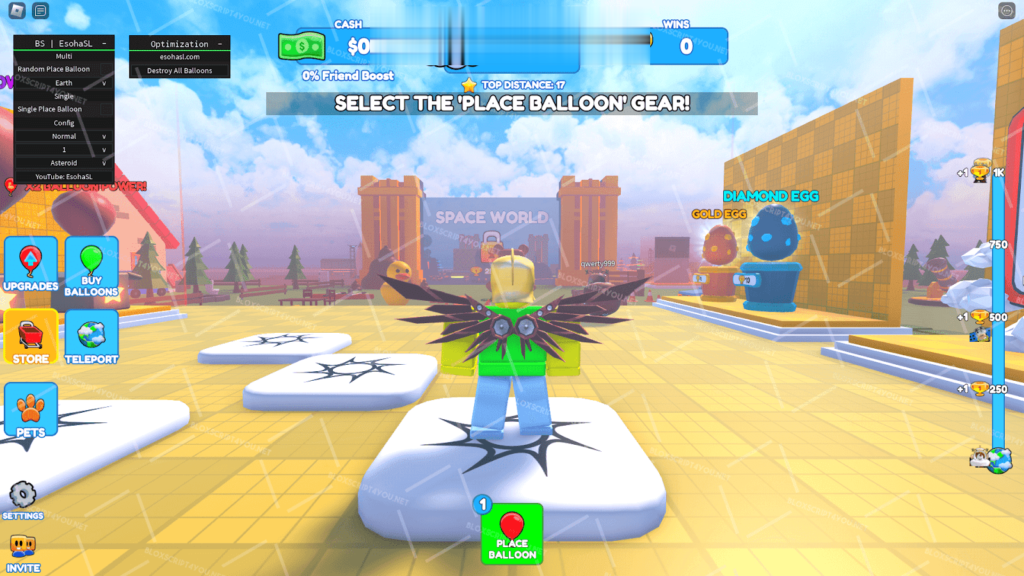Open the Store
Viewport: 1024px width, 576px height.
click(x=30, y=337)
